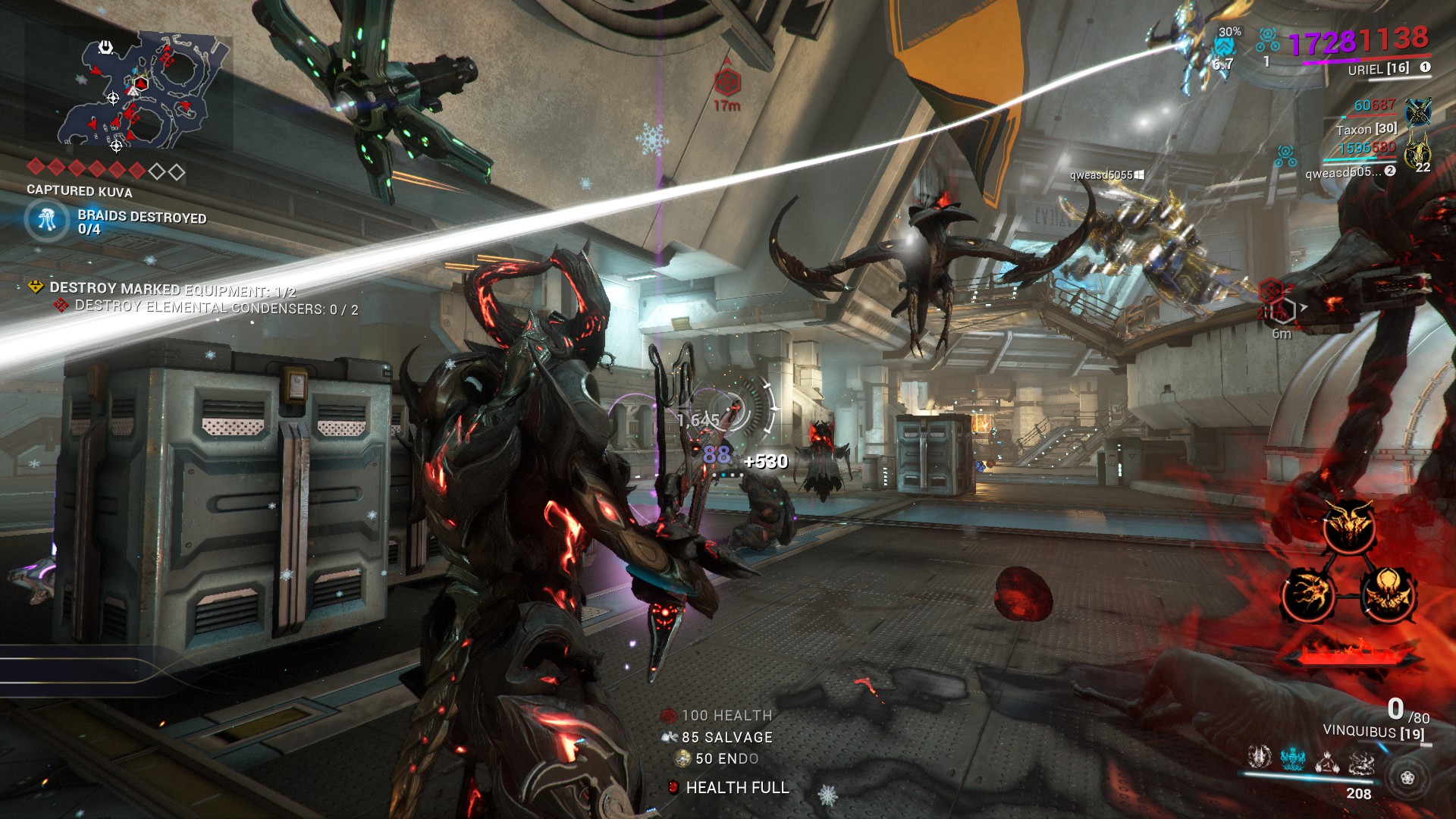Click the sentinel icon showing count 1 near URIEL
Viewport: 1456px width, 819px height.
click(x=1267, y=42)
